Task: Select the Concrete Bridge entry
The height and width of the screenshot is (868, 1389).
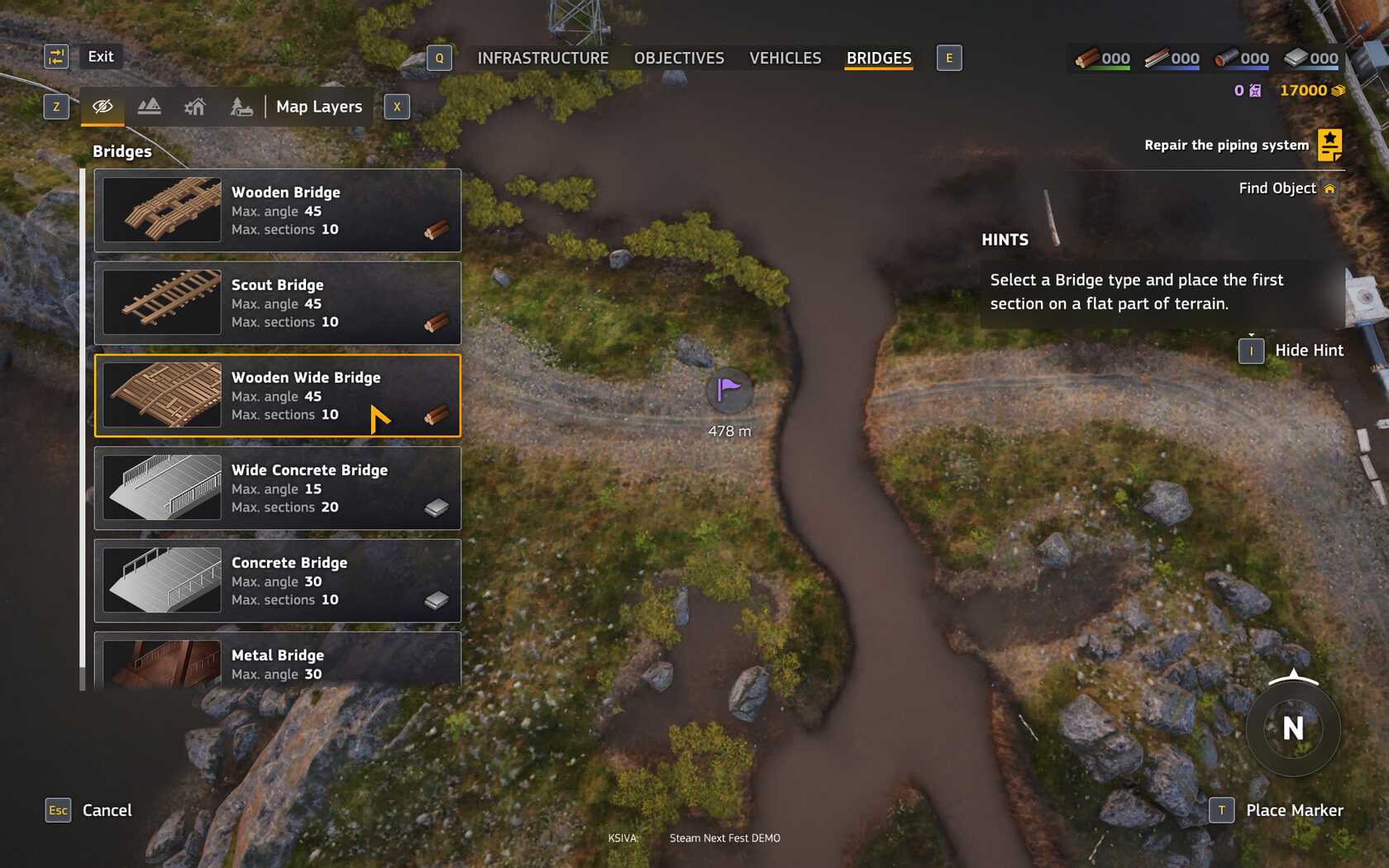Action: click(278, 580)
